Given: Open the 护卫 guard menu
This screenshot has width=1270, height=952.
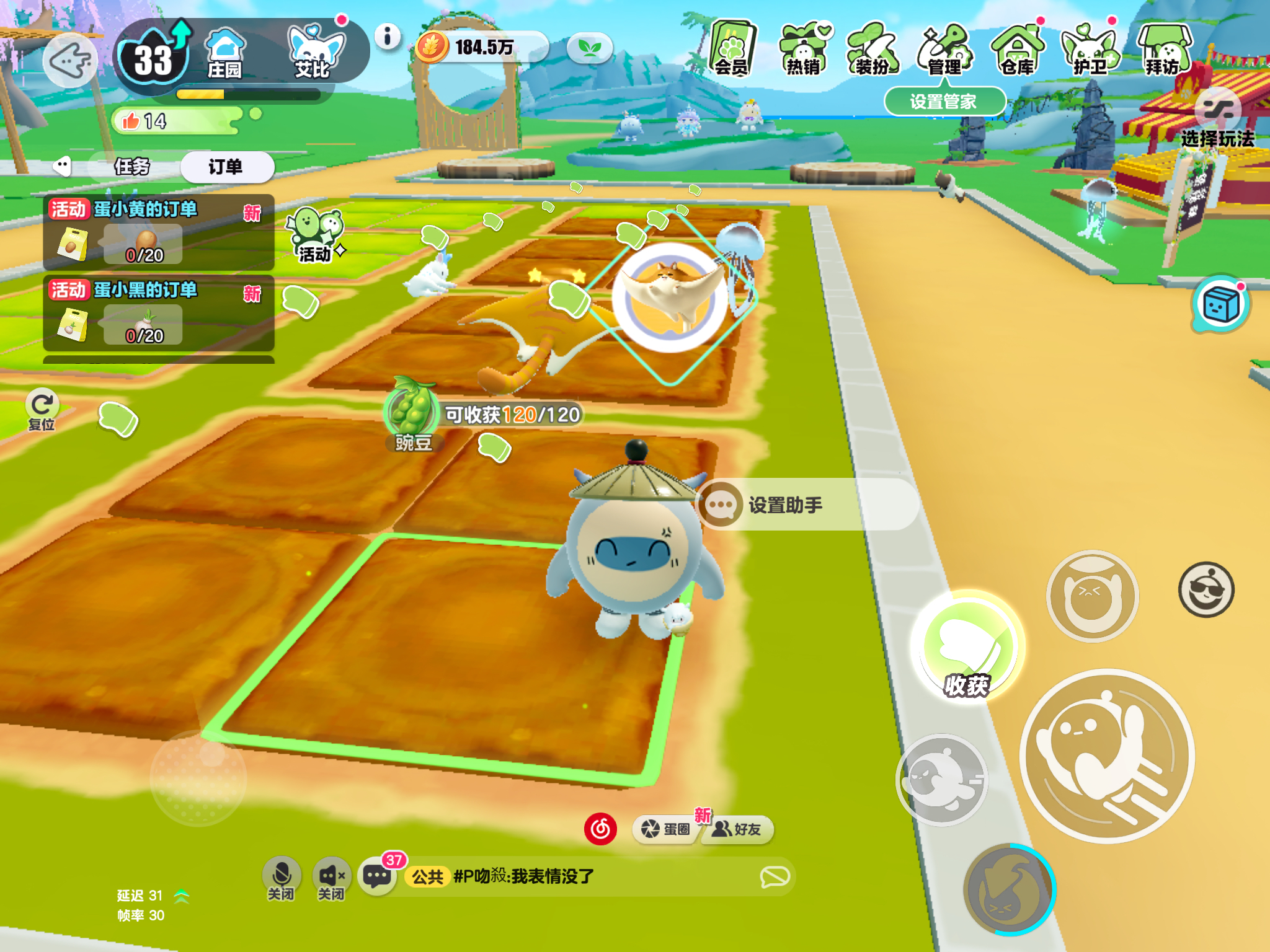Looking at the screenshot, I should click(1090, 49).
